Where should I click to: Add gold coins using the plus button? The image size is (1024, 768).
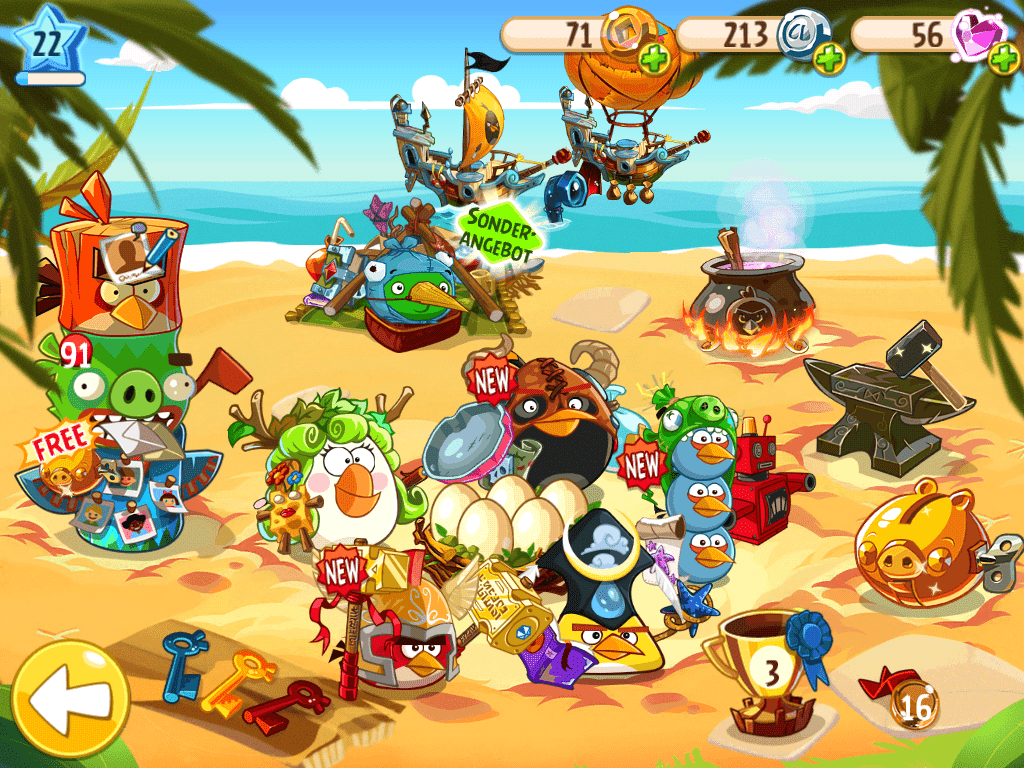(x=653, y=59)
